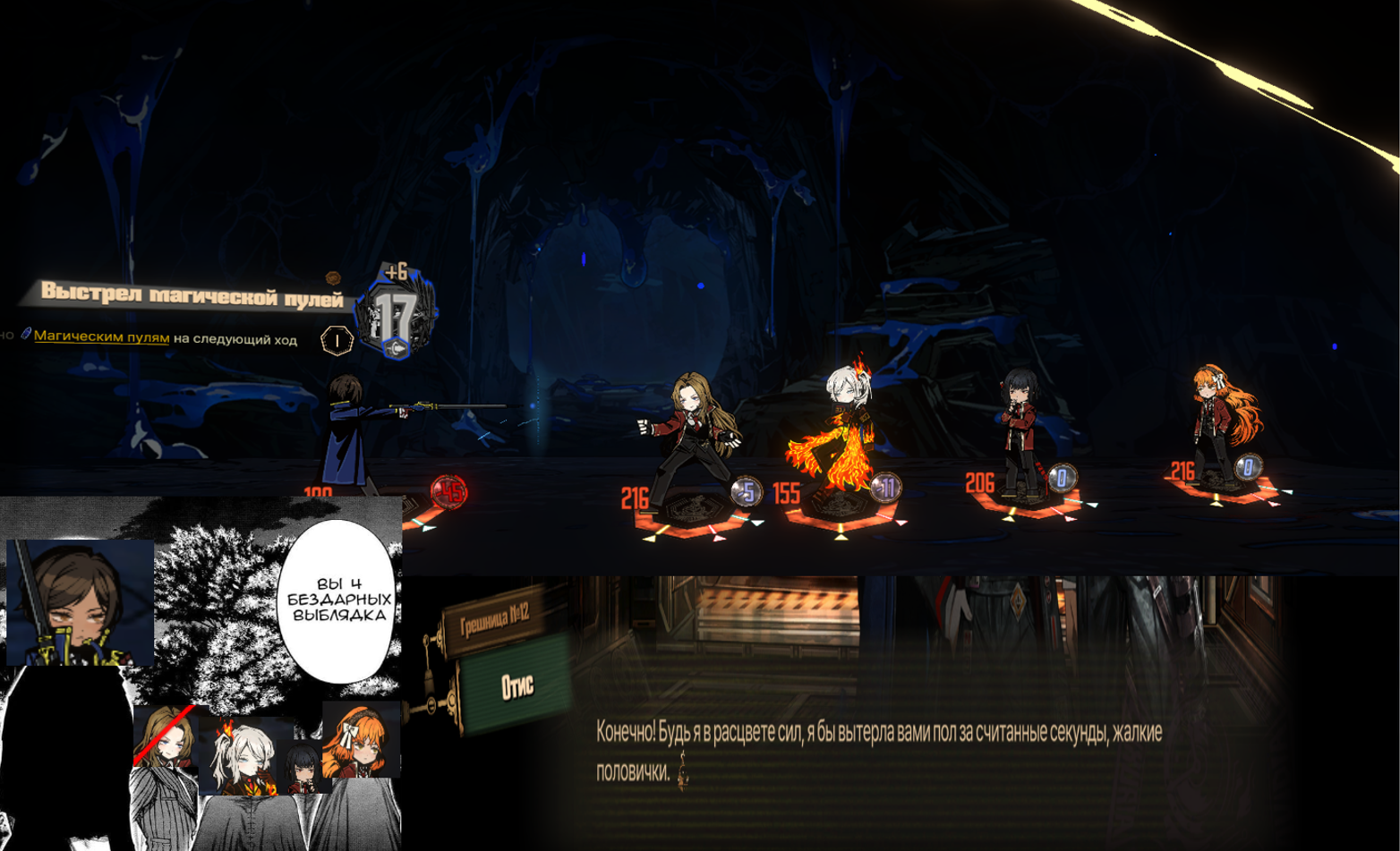1400x851 pixels.
Task: Open the underlined "Магическим пулям" keyword link
Action: pos(101,337)
